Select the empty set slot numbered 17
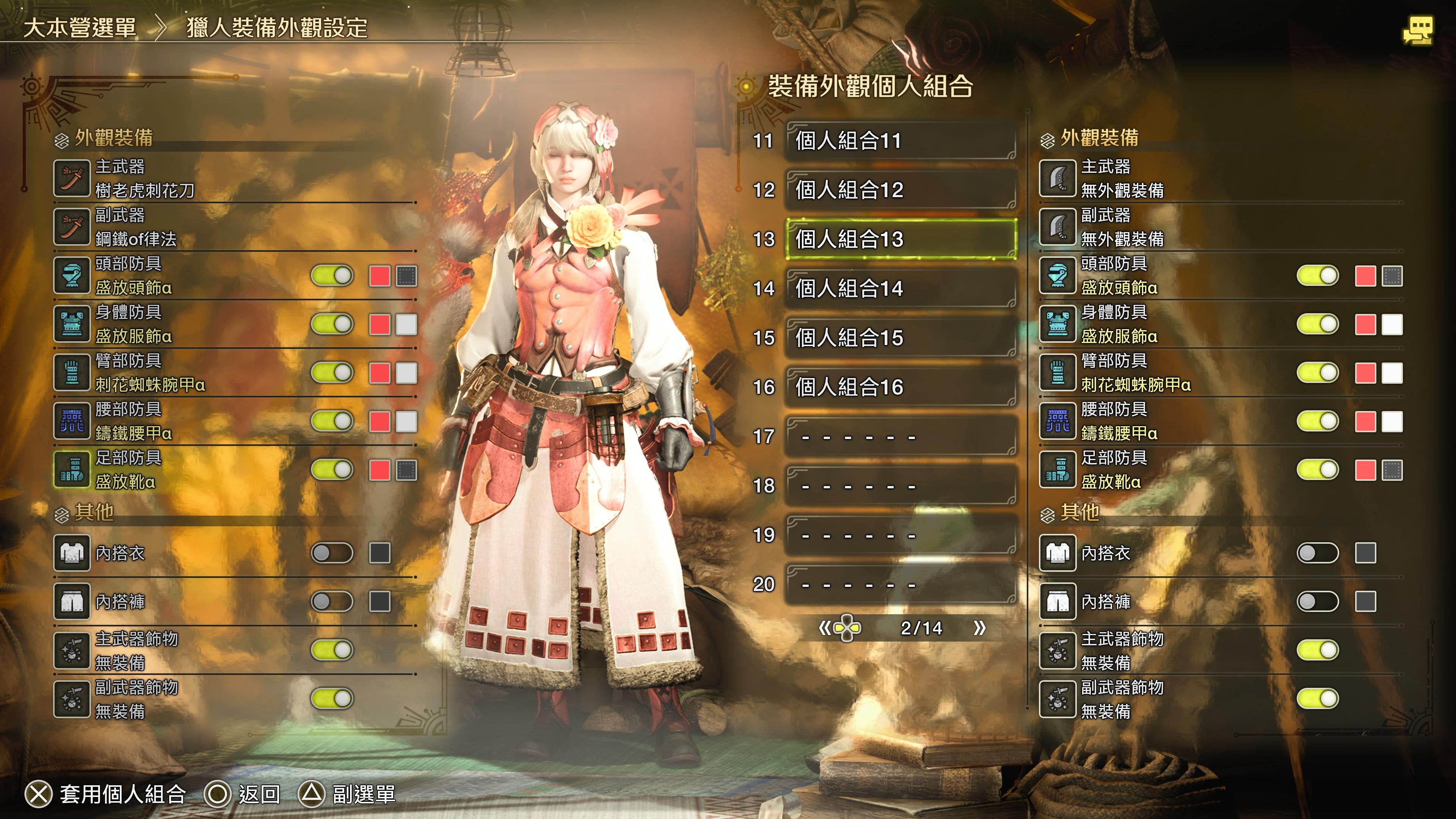Screen dimensions: 1456x819 pyautogui.click(x=901, y=436)
